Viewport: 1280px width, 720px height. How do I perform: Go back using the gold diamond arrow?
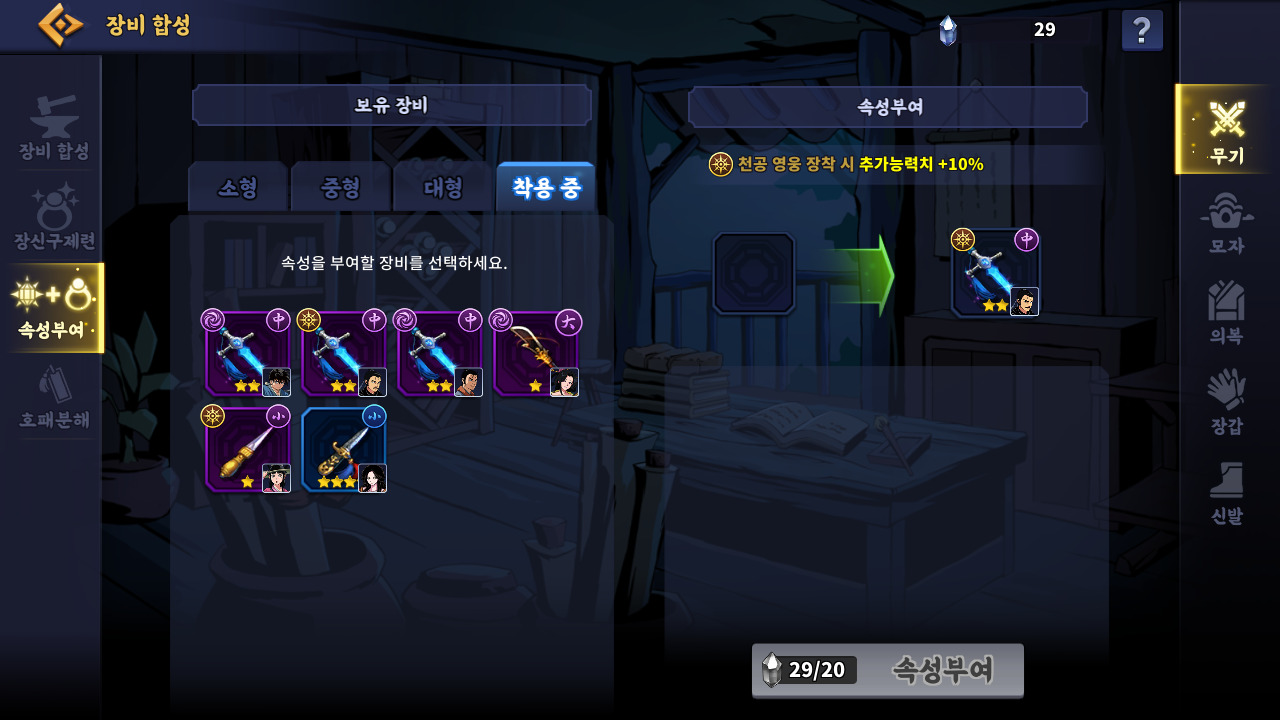pos(61,25)
